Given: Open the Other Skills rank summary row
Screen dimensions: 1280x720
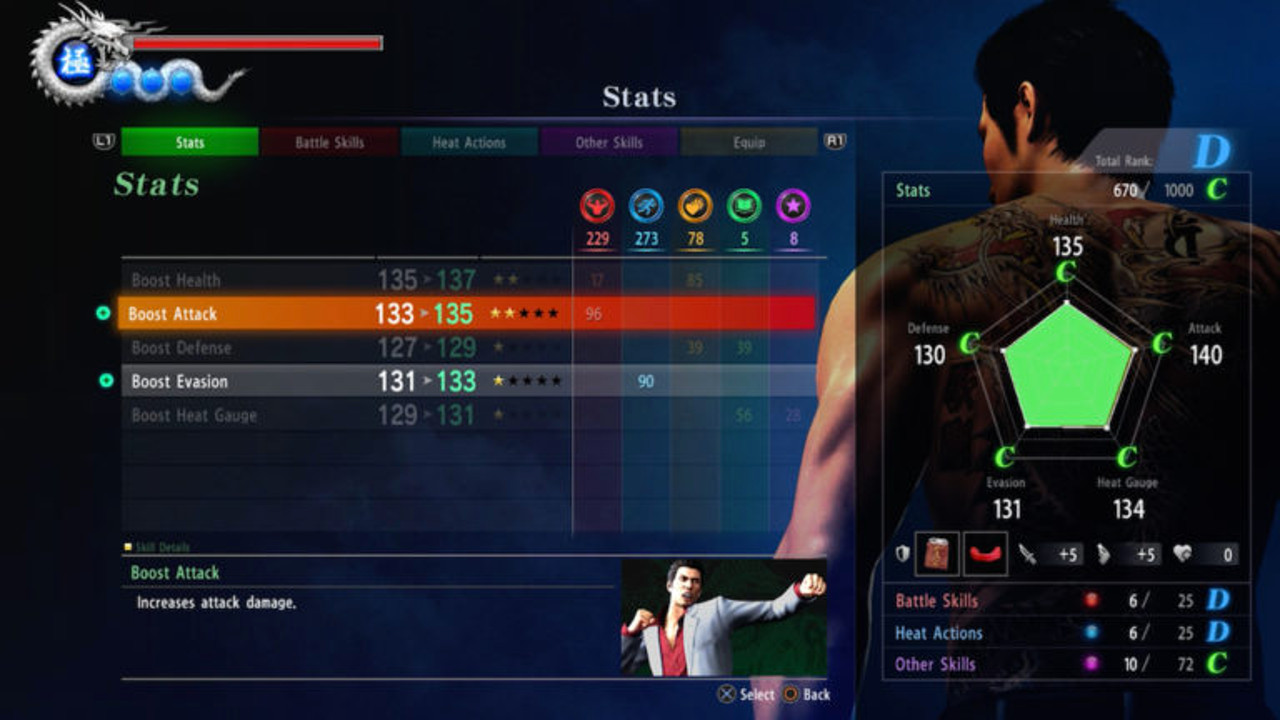Looking at the screenshot, I should coord(1066,664).
